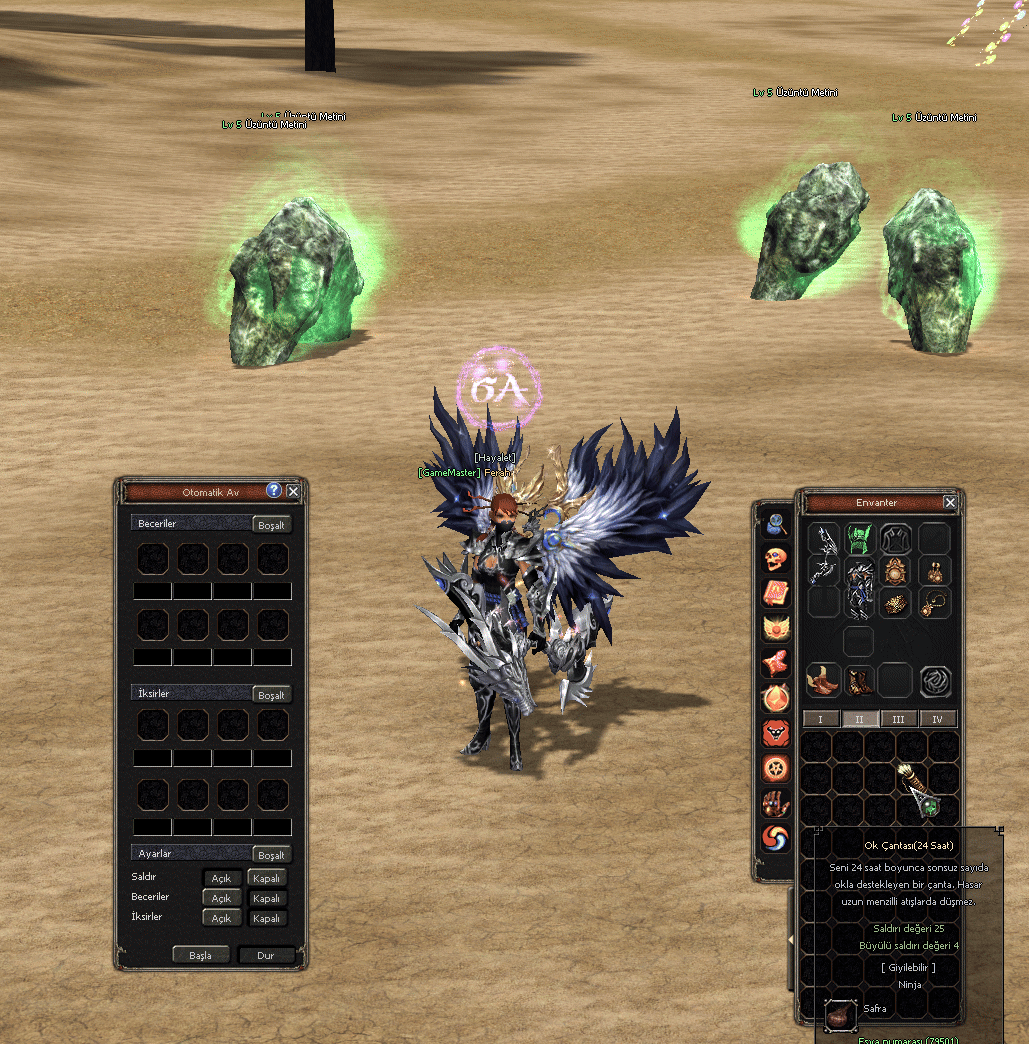Image resolution: width=1029 pixels, height=1044 pixels.
Task: Turn Saldır on with Açık
Action: click(x=221, y=878)
